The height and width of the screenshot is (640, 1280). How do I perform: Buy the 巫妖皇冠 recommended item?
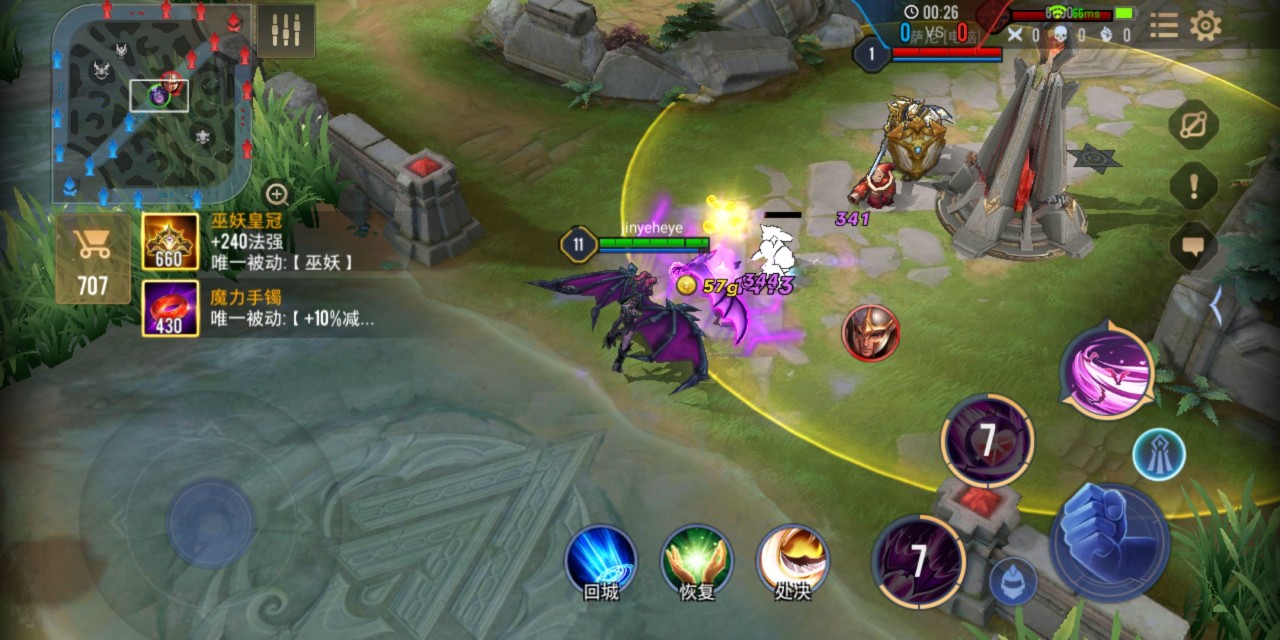click(170, 242)
